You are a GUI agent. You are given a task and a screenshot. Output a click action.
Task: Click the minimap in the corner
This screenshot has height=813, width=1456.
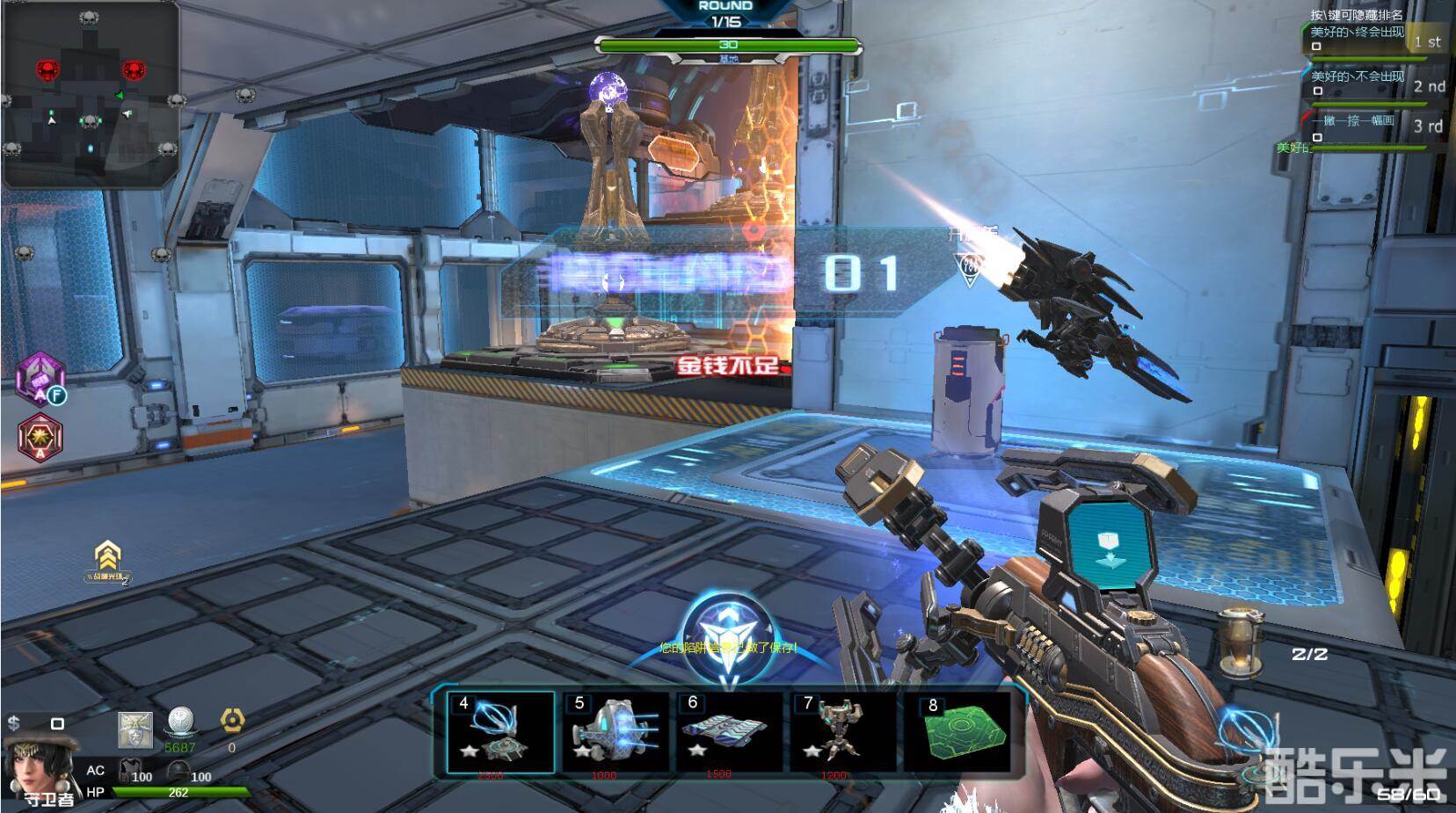pyautogui.click(x=91, y=94)
